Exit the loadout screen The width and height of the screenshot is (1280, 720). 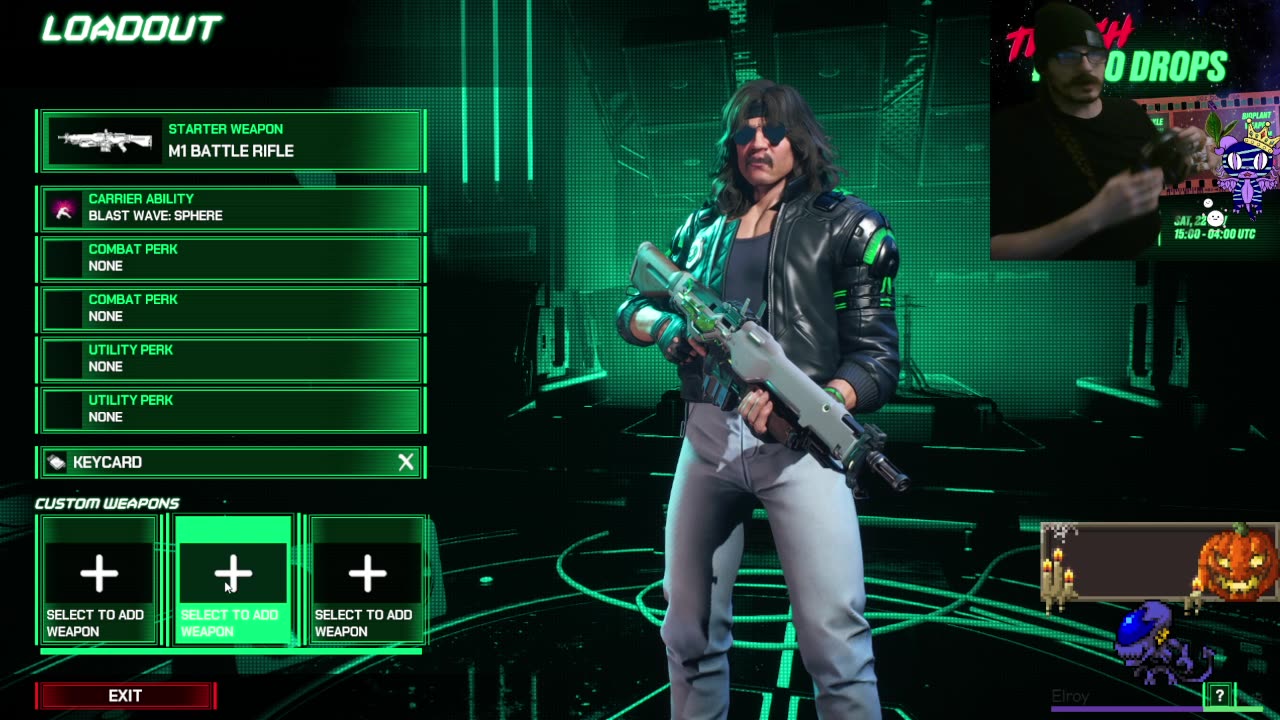coord(125,696)
